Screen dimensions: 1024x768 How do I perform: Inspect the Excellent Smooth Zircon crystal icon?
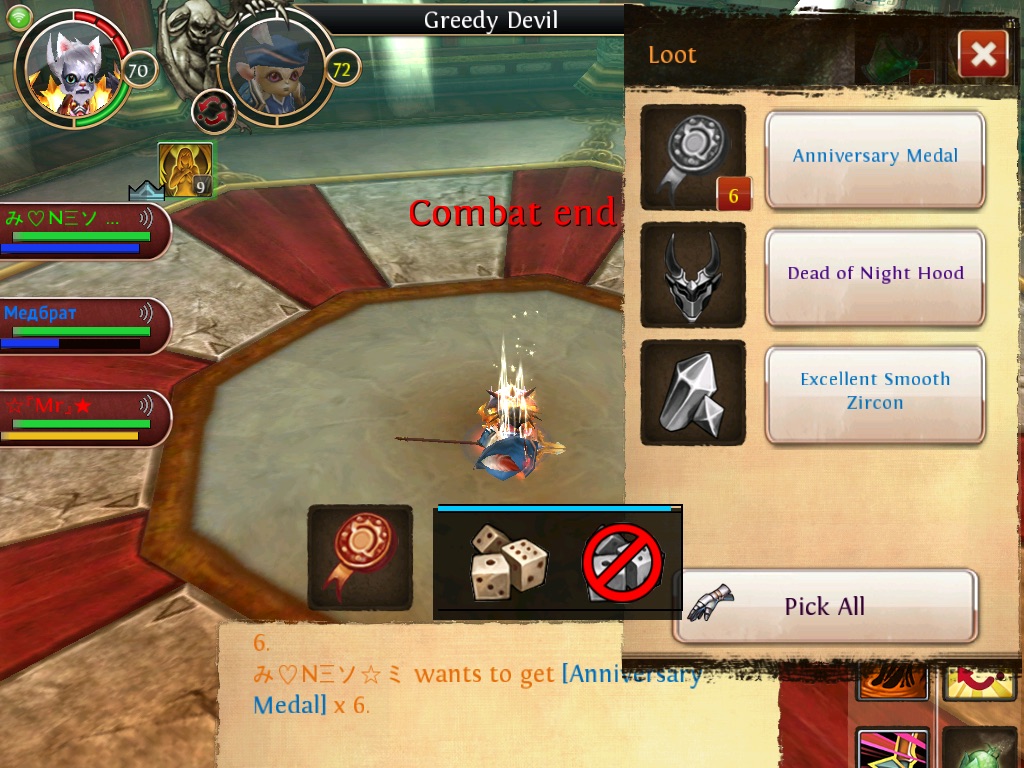[x=692, y=393]
